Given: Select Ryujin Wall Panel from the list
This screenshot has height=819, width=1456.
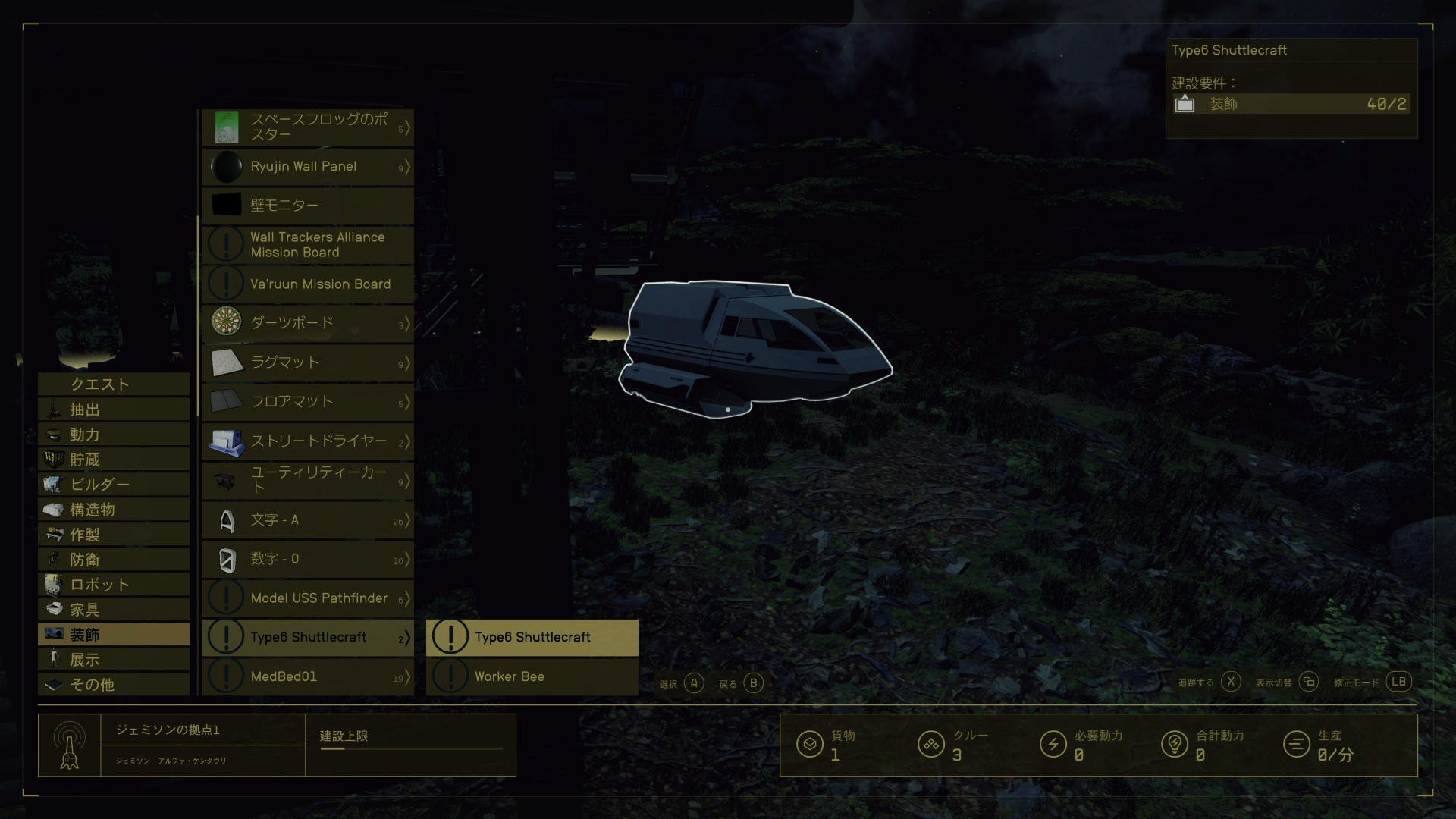Looking at the screenshot, I should [x=308, y=167].
